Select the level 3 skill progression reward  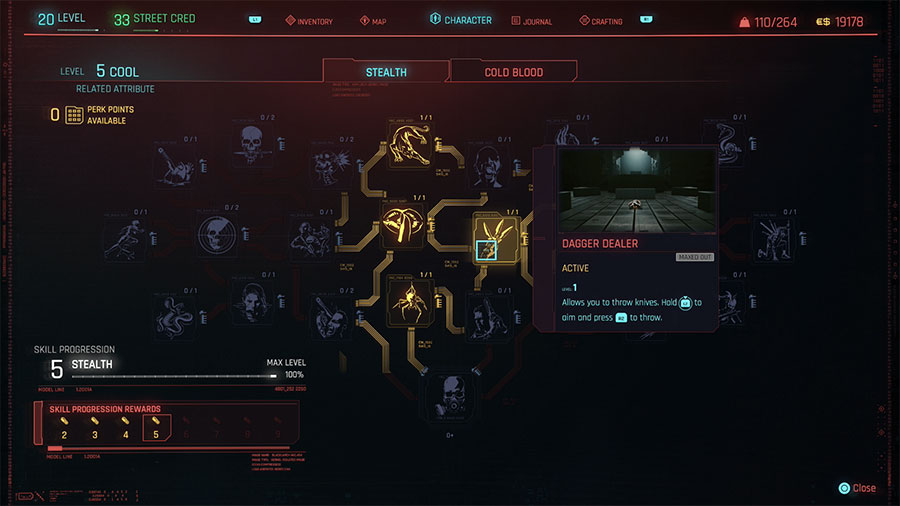[x=95, y=429]
